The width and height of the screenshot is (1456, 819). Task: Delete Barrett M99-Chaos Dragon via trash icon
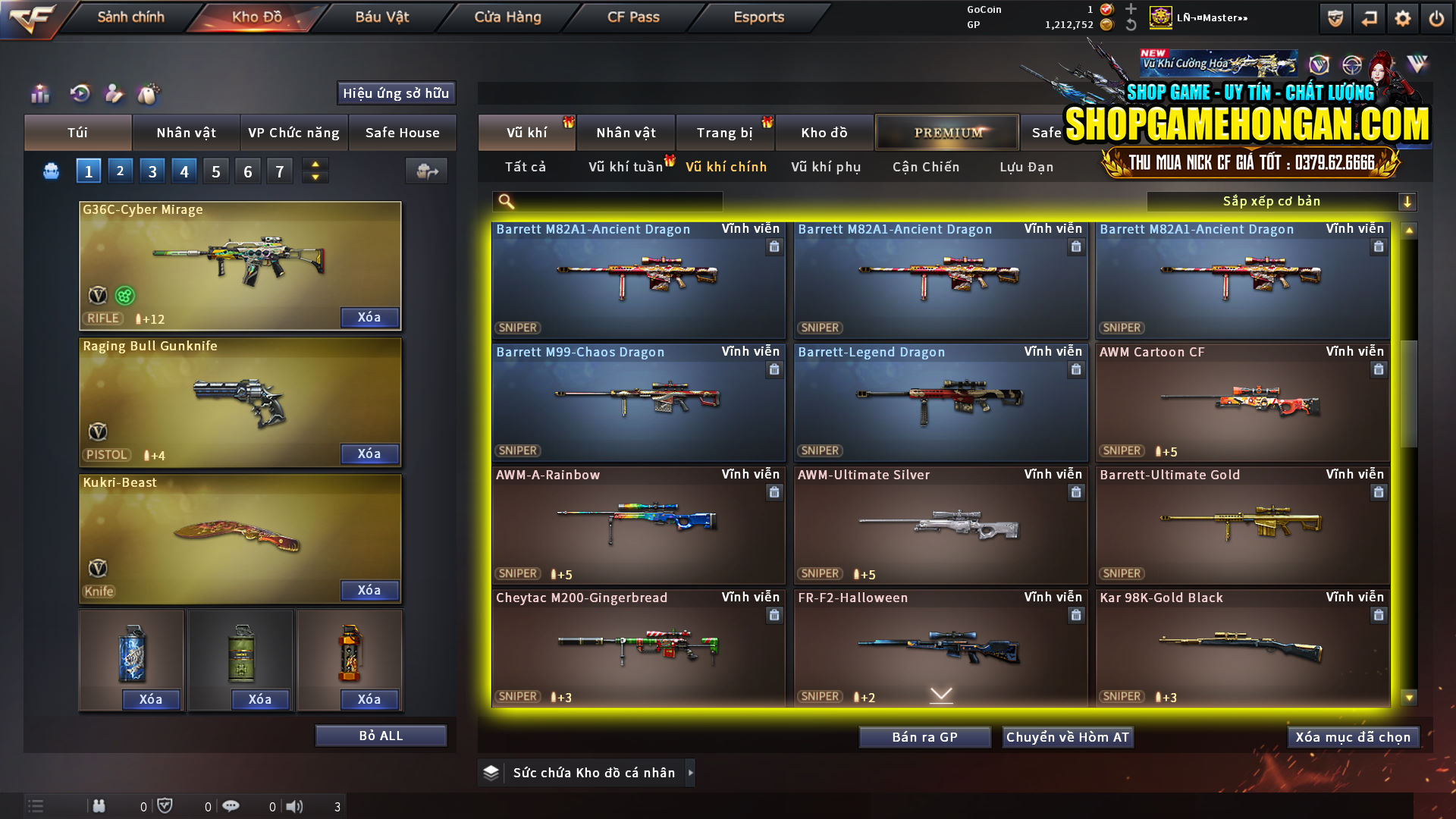pyautogui.click(x=774, y=369)
